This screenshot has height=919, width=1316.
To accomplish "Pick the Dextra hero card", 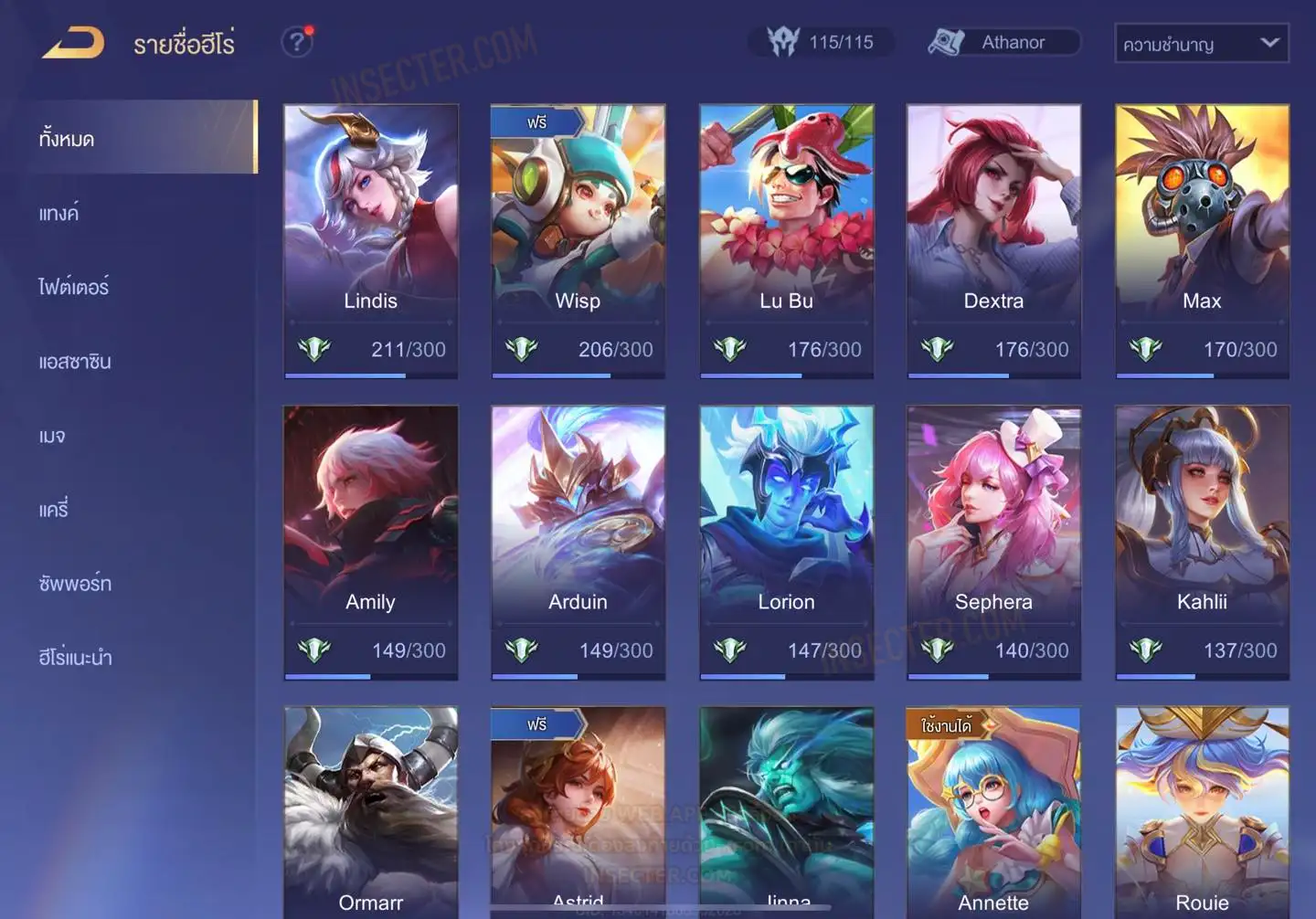I will coord(993,240).
